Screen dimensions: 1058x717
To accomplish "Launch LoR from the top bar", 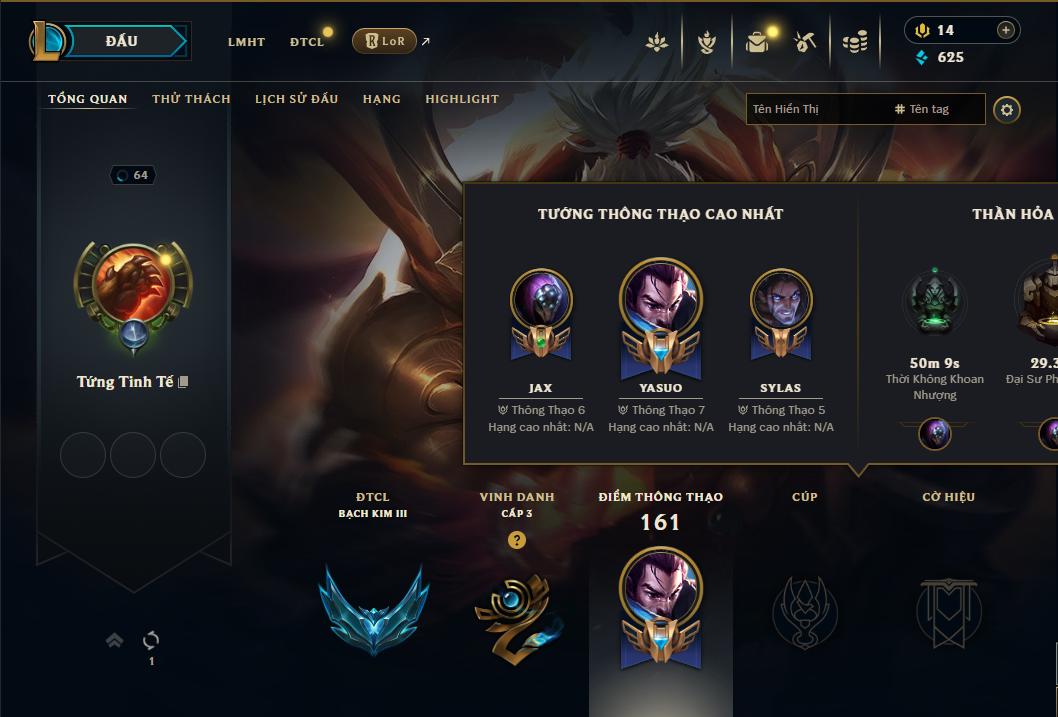I will click(x=385, y=41).
